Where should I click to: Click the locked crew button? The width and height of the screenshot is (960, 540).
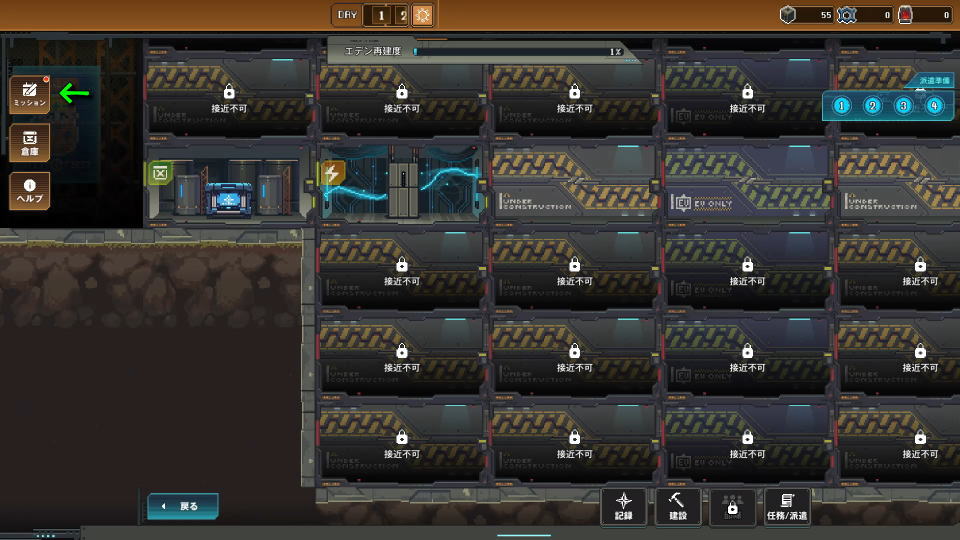(732, 506)
